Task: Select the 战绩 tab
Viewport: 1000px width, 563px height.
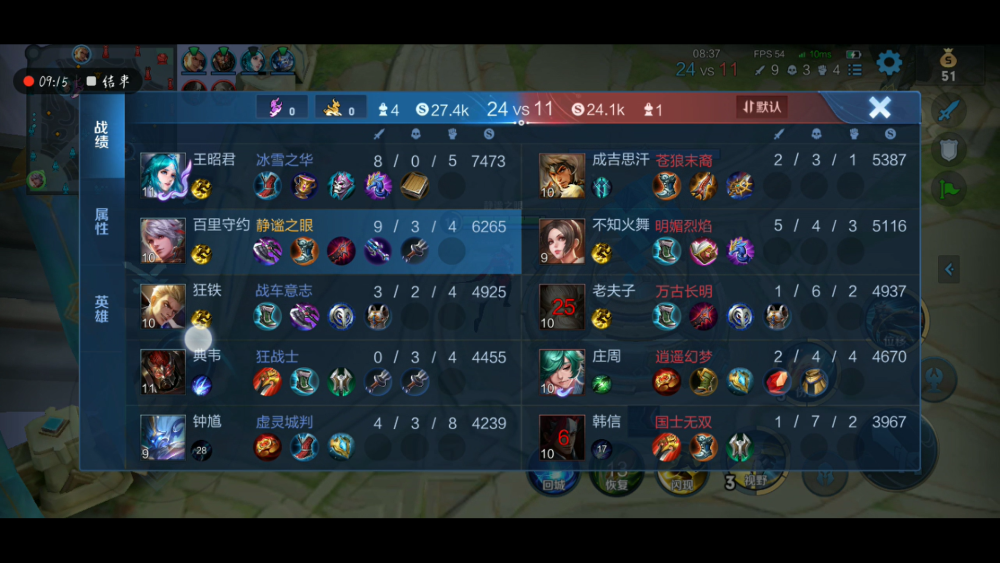Action: [102, 135]
